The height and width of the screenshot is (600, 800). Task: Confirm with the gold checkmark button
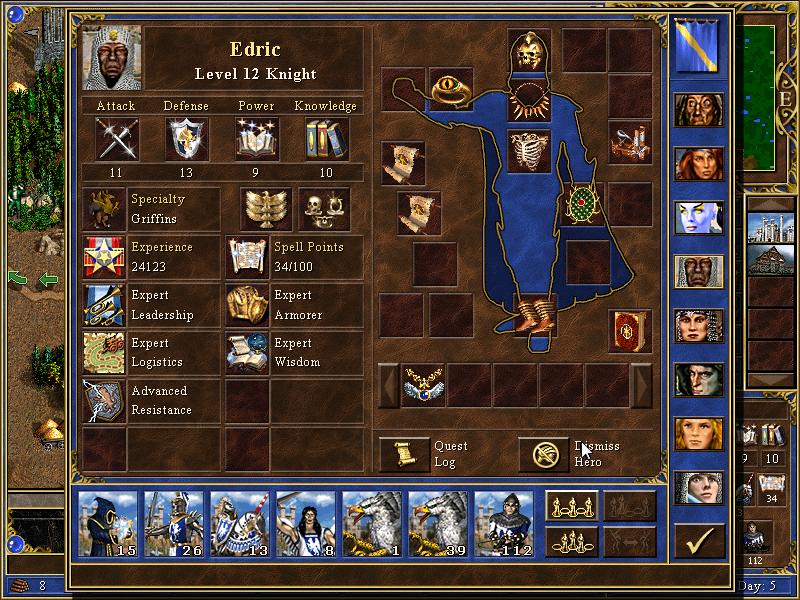pos(699,542)
